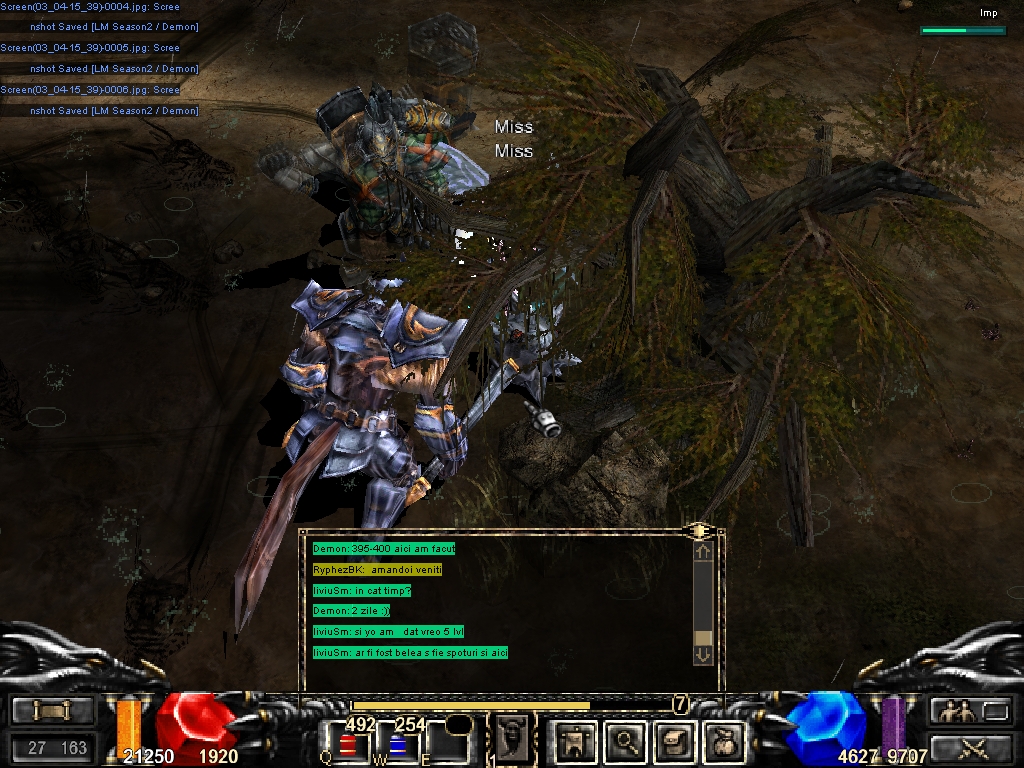The width and height of the screenshot is (1024, 768).
Task: Click the chat scrollbar thumb
Action: click(x=703, y=638)
